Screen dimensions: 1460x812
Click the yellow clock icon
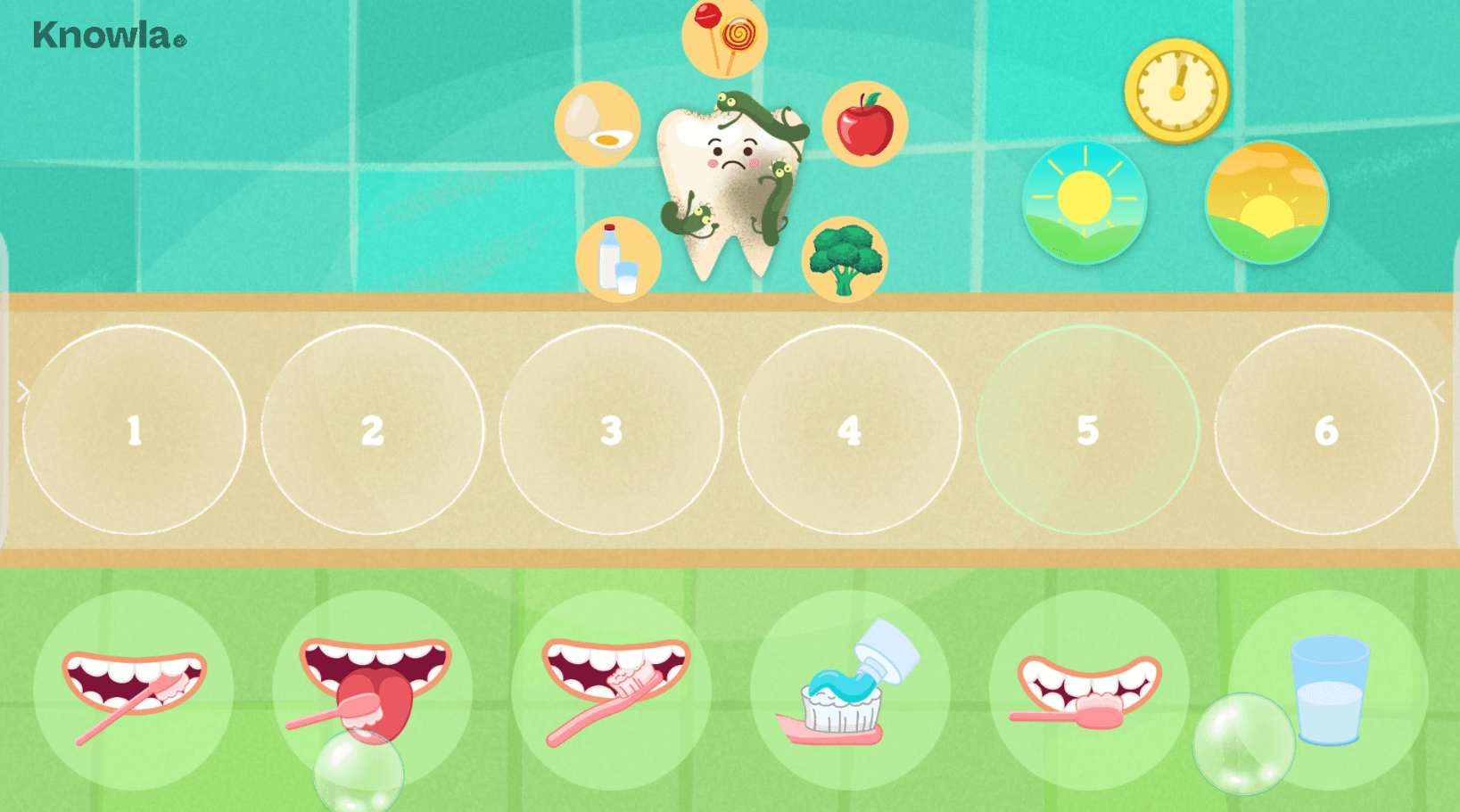pos(1176,90)
